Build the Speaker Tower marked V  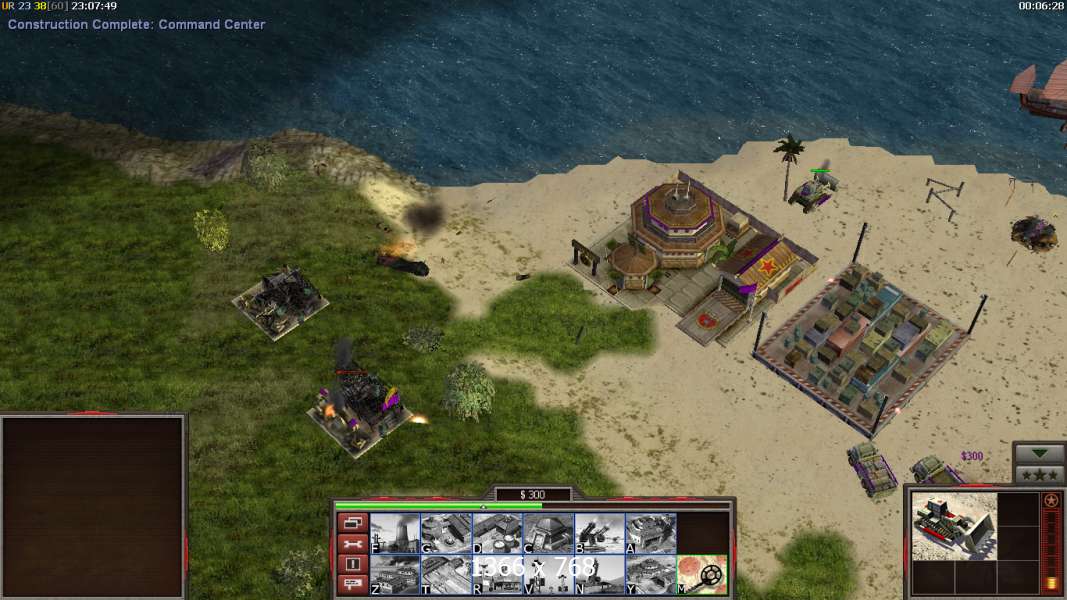[x=548, y=574]
